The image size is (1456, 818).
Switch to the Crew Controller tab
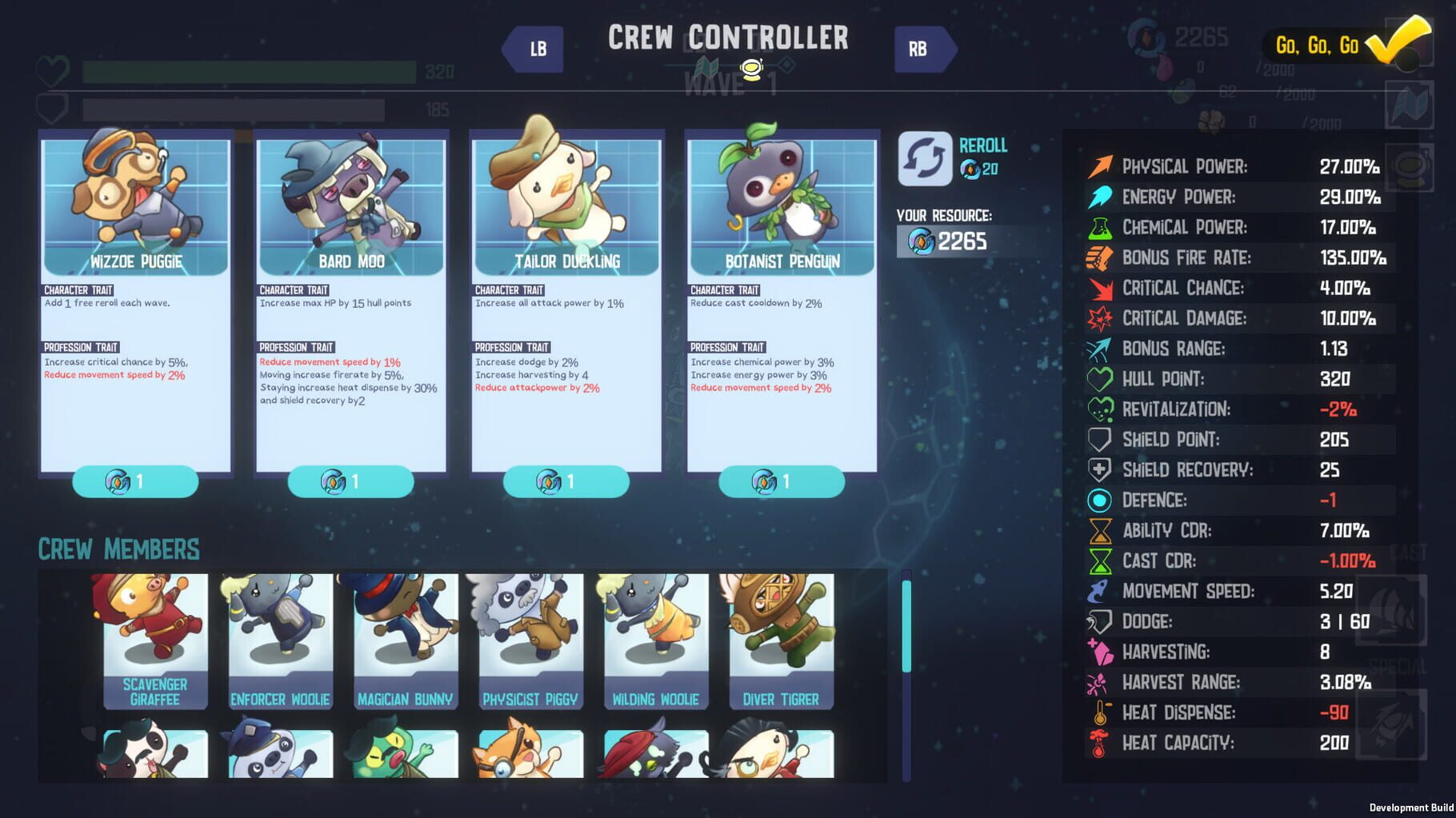click(728, 38)
